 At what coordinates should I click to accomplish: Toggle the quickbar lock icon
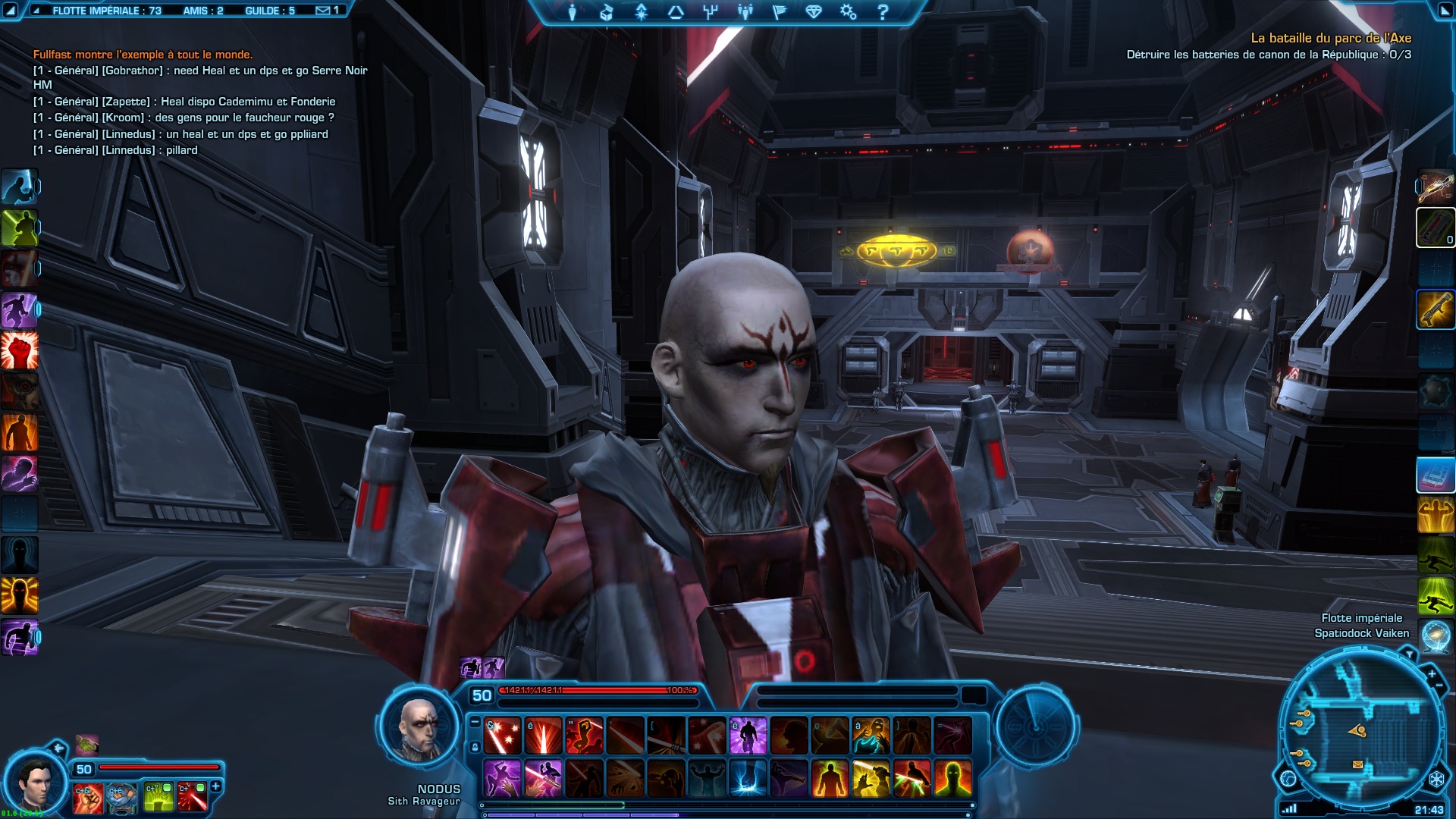[475, 747]
